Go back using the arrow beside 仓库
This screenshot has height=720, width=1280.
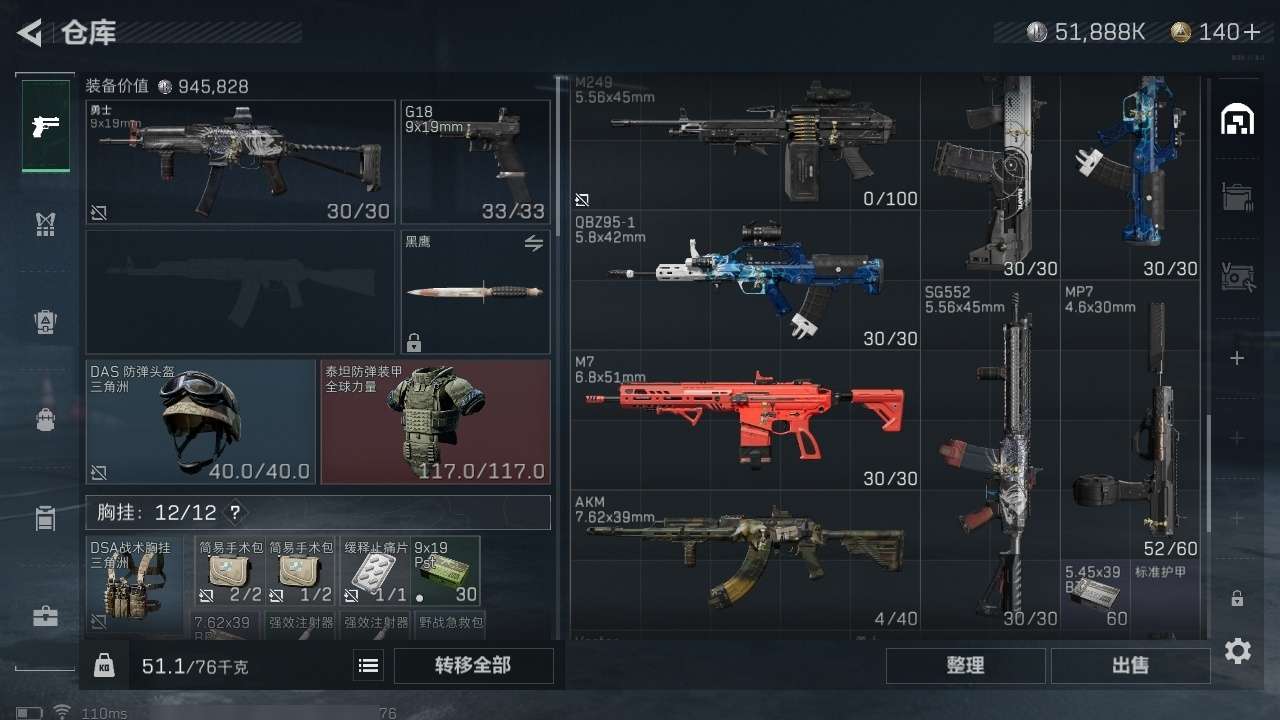[30, 33]
